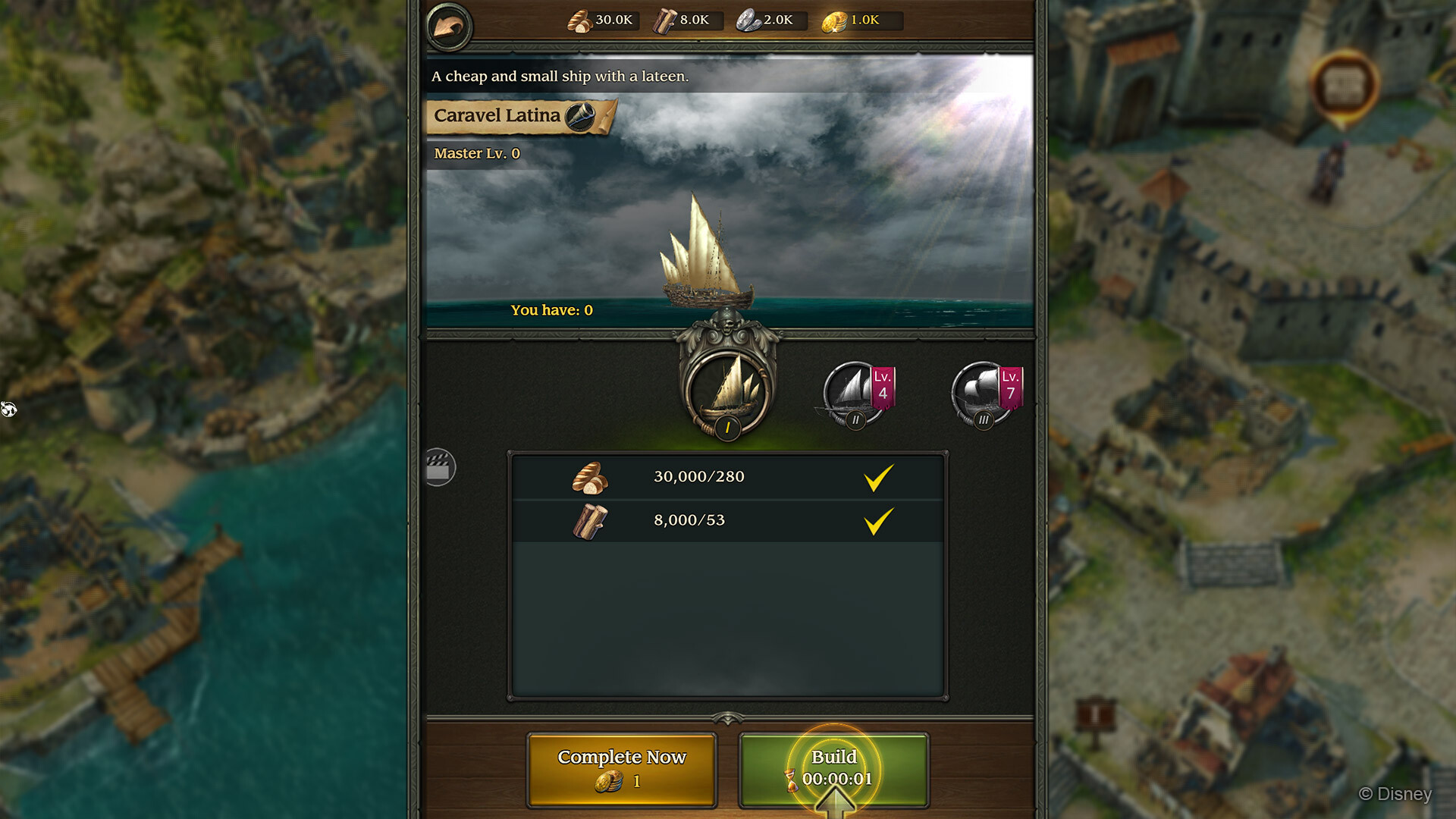
Task: Click the wooden planks resource icon
Action: [x=667, y=20]
